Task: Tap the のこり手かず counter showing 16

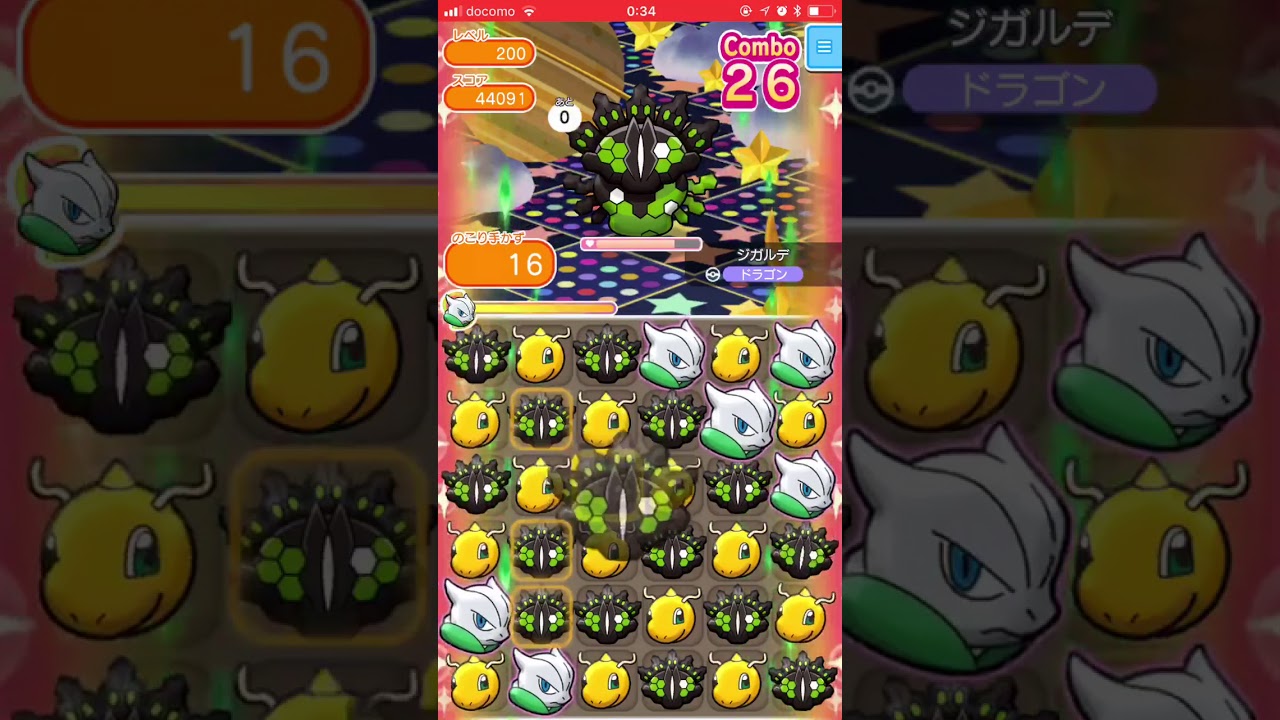Action: pos(500,263)
